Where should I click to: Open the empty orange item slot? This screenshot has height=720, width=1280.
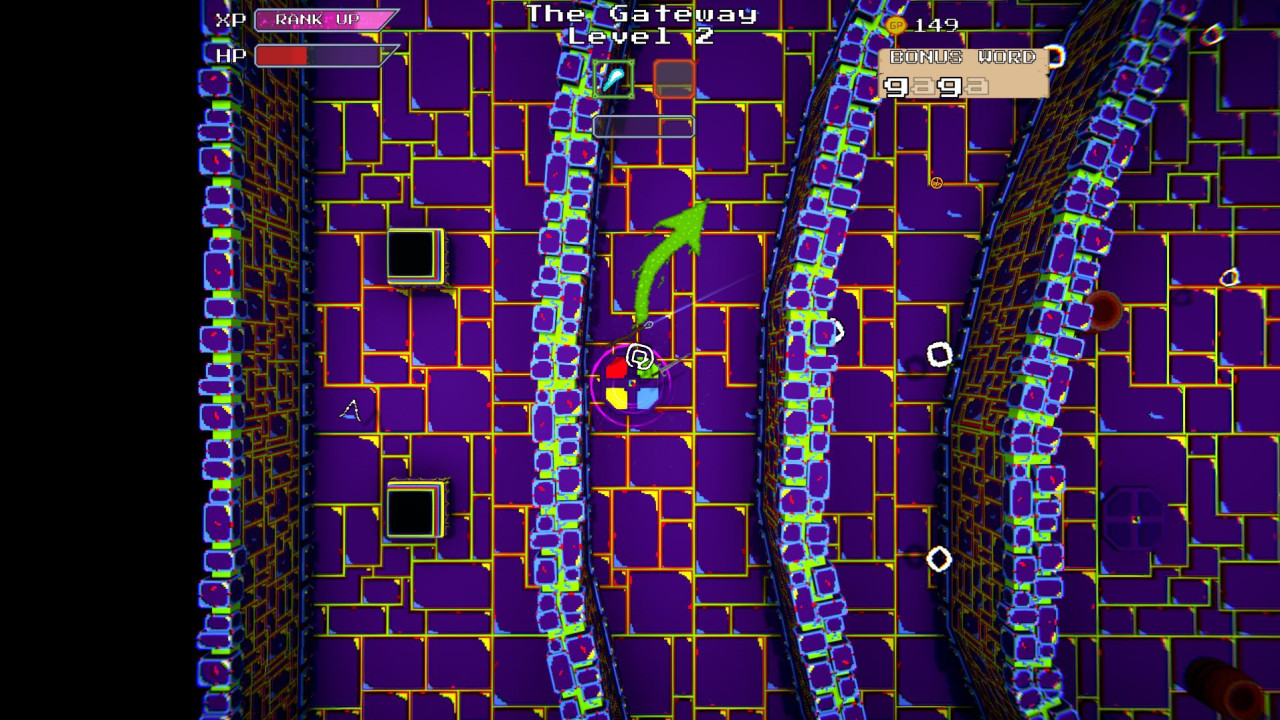coord(674,80)
